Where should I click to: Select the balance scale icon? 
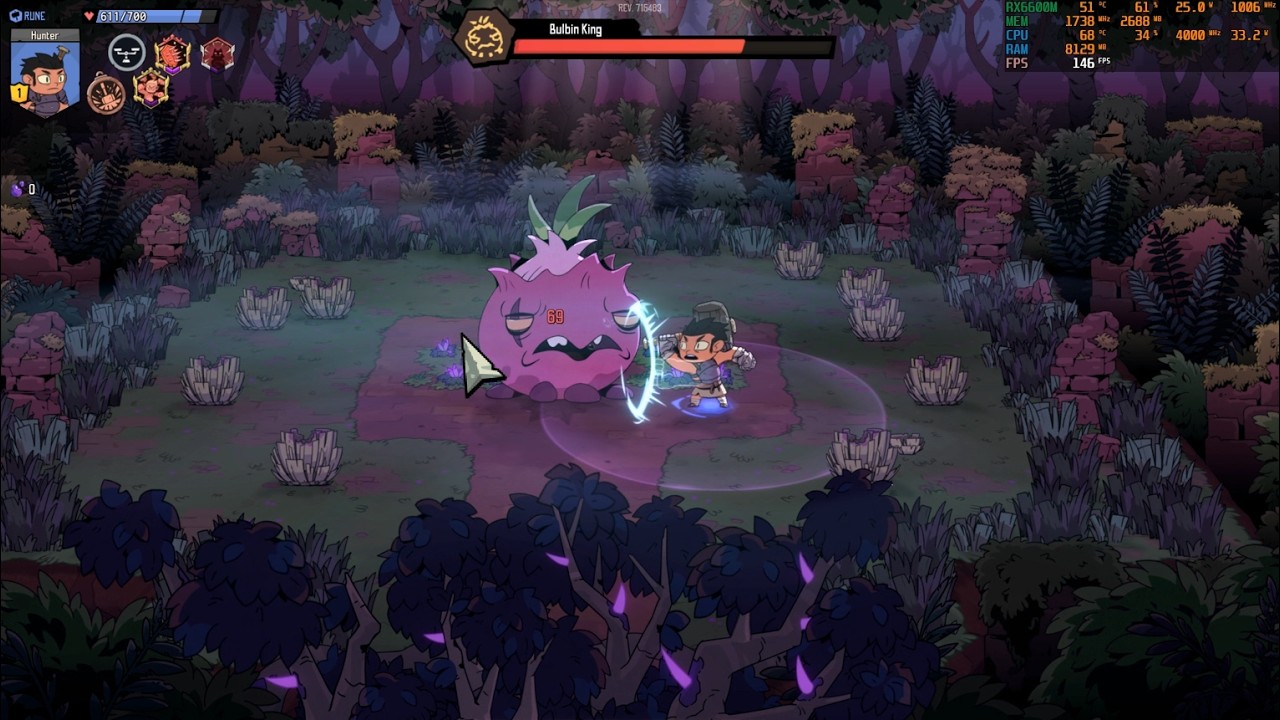tap(126, 52)
